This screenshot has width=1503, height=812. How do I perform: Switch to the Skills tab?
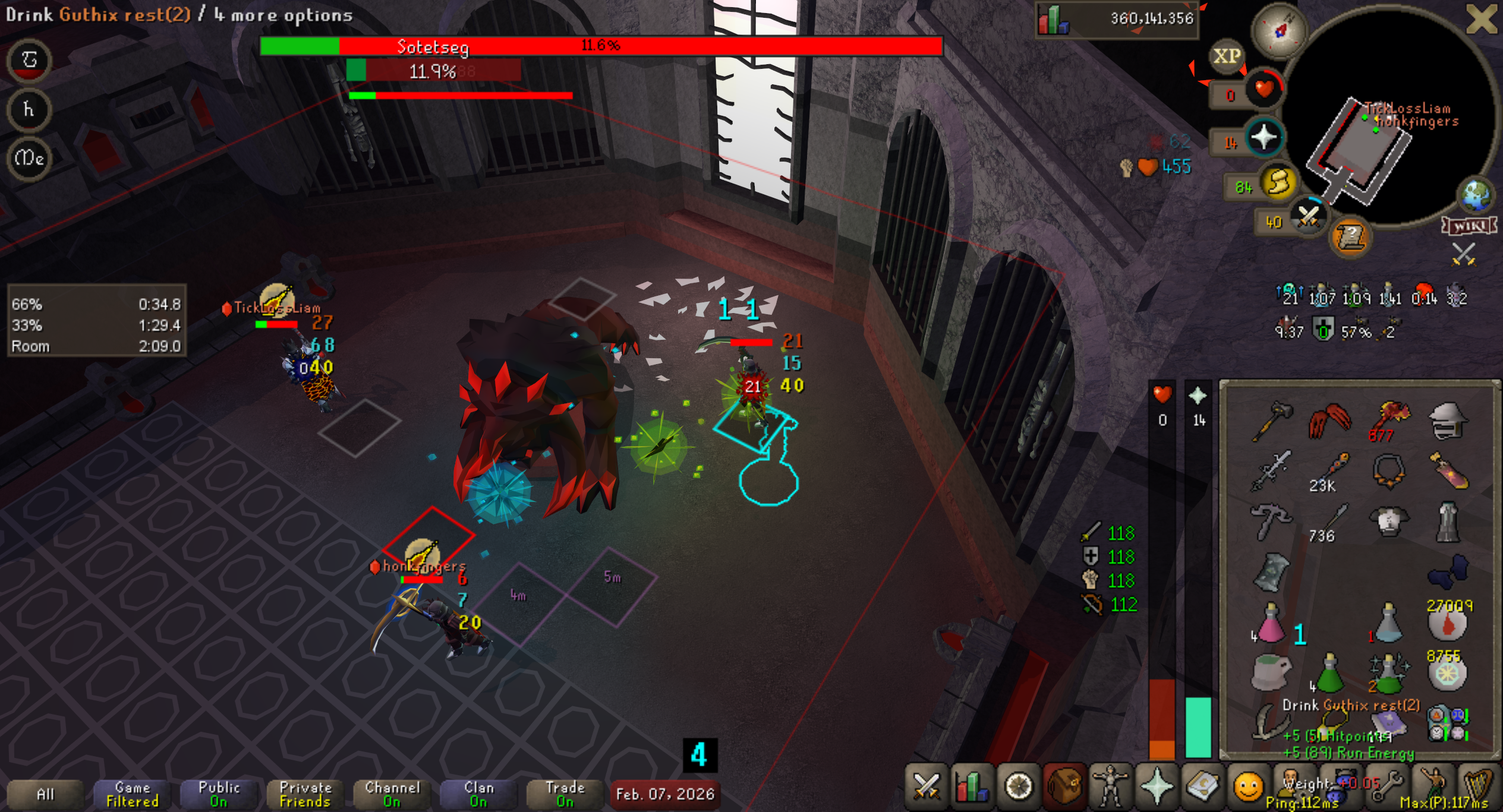971,786
